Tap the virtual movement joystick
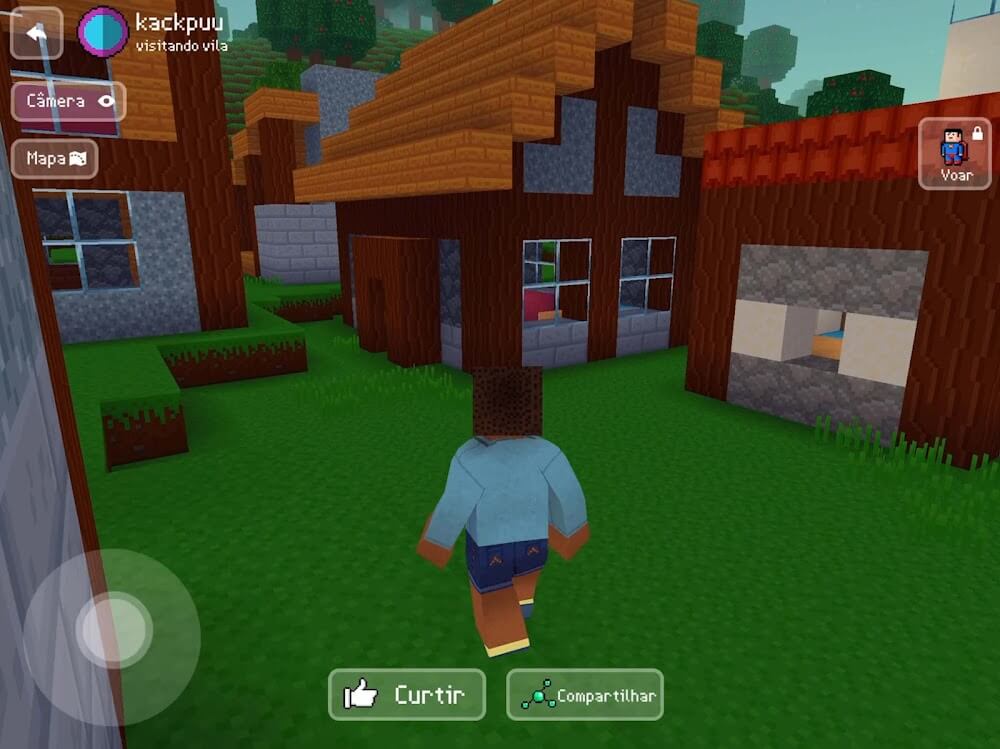 tap(113, 631)
